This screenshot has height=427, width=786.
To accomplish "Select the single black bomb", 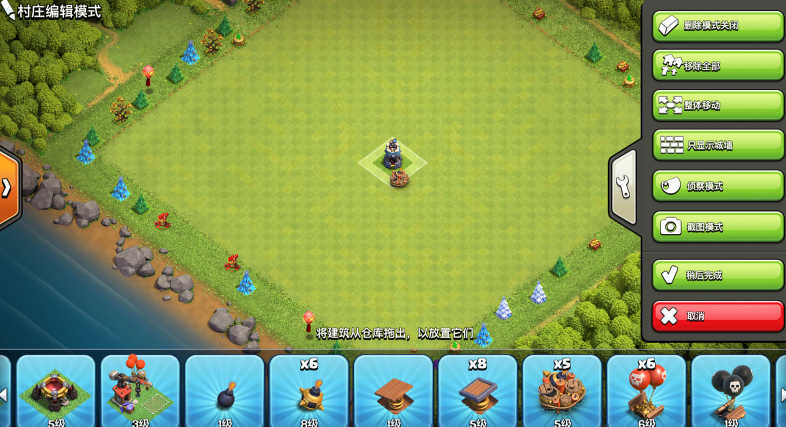I will 225,391.
